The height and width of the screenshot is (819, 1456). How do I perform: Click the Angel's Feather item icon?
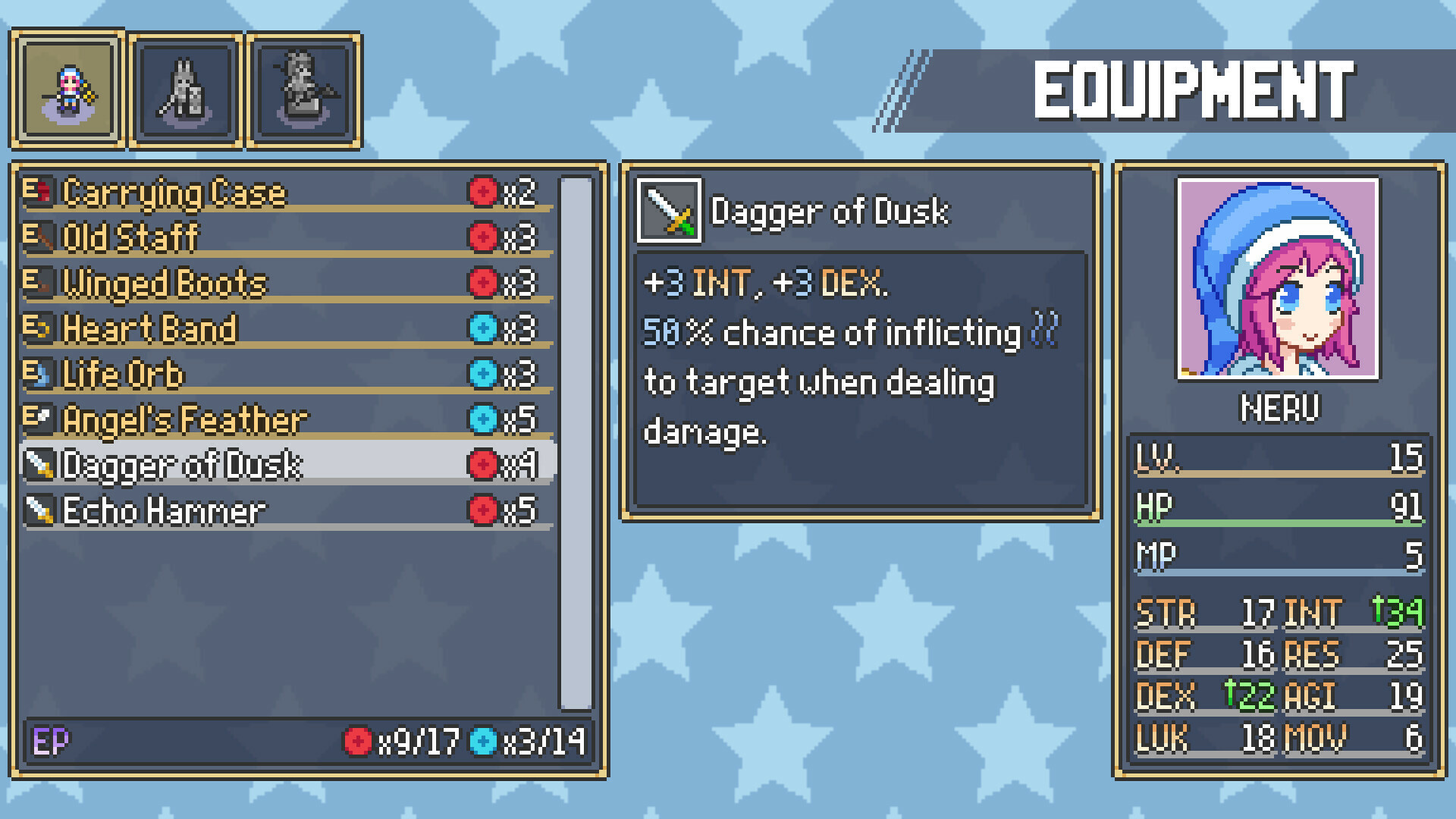[x=39, y=419]
